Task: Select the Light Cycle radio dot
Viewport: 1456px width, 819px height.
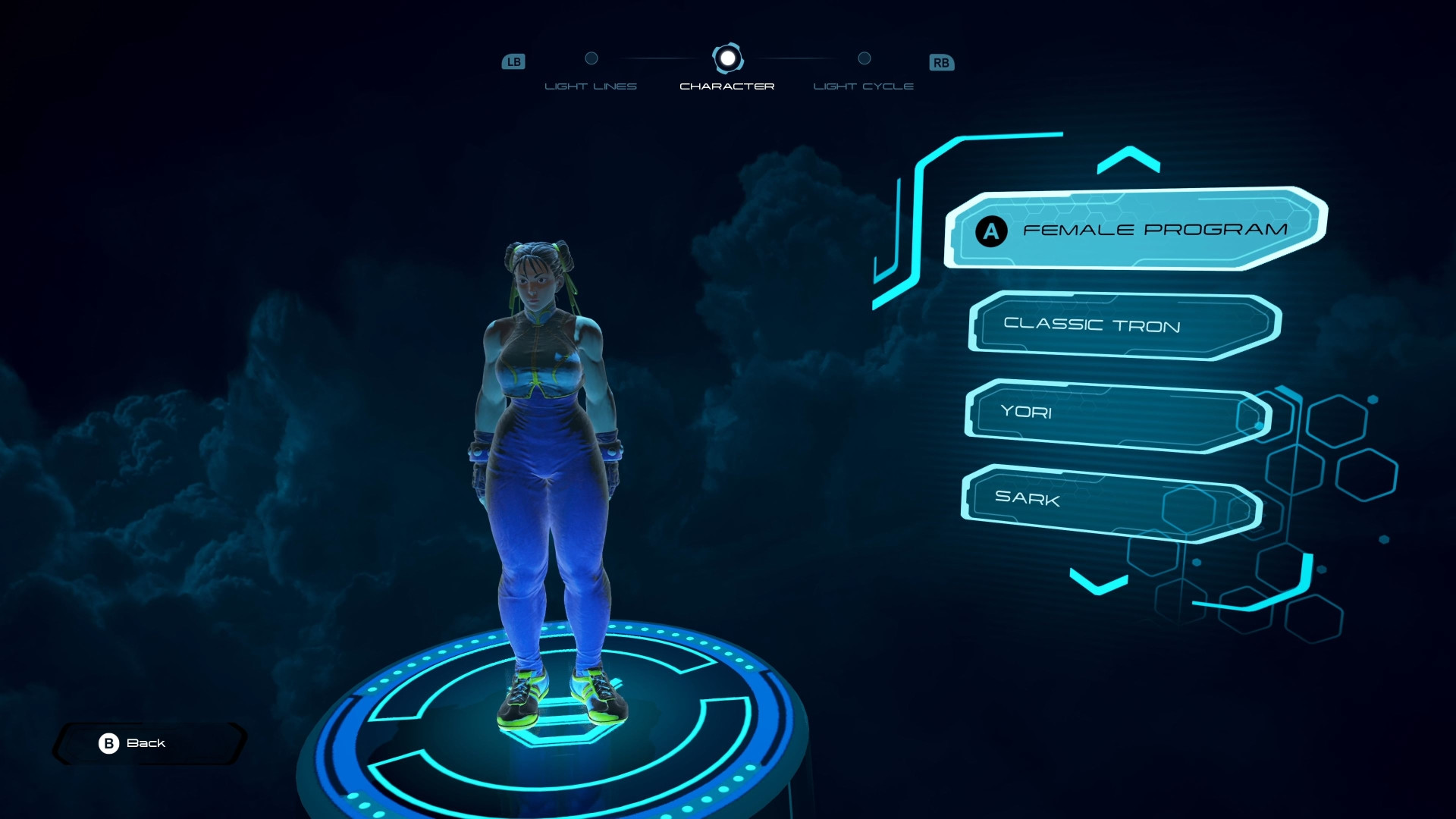Action: click(864, 58)
